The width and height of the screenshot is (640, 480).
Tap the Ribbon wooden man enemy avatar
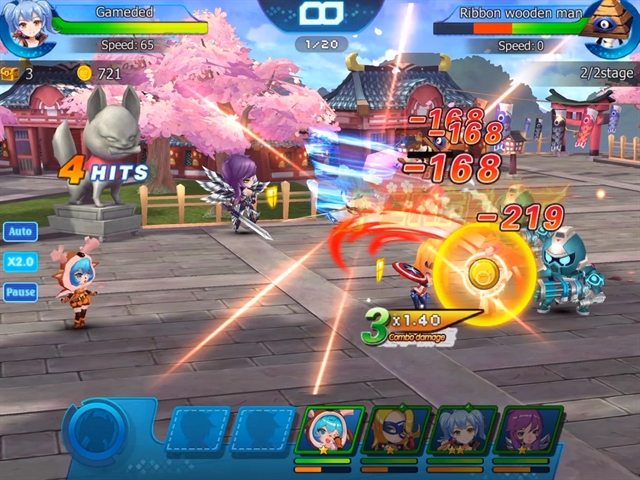tap(613, 25)
